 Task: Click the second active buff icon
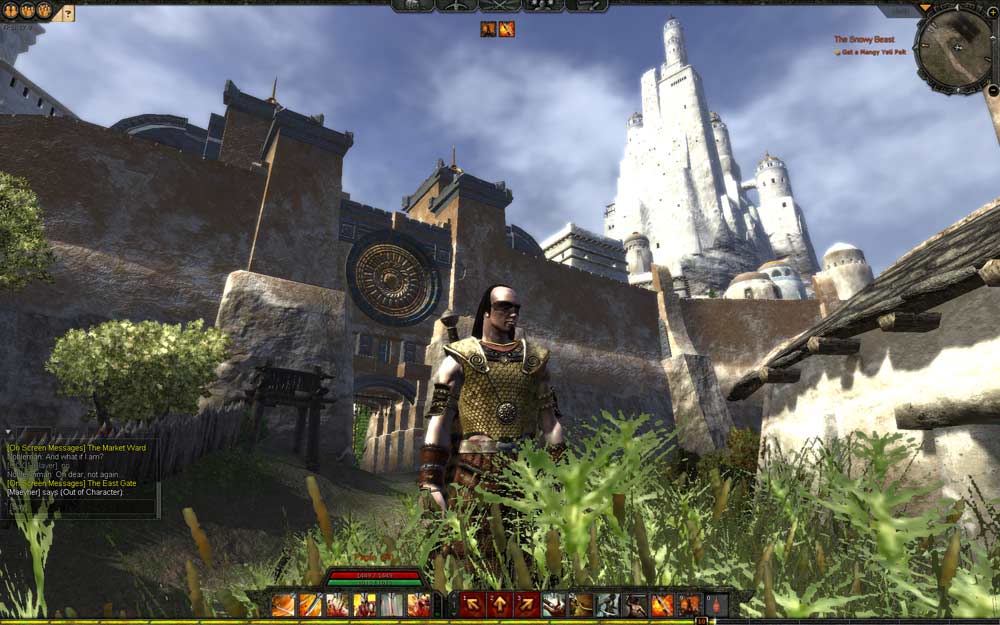(507, 29)
